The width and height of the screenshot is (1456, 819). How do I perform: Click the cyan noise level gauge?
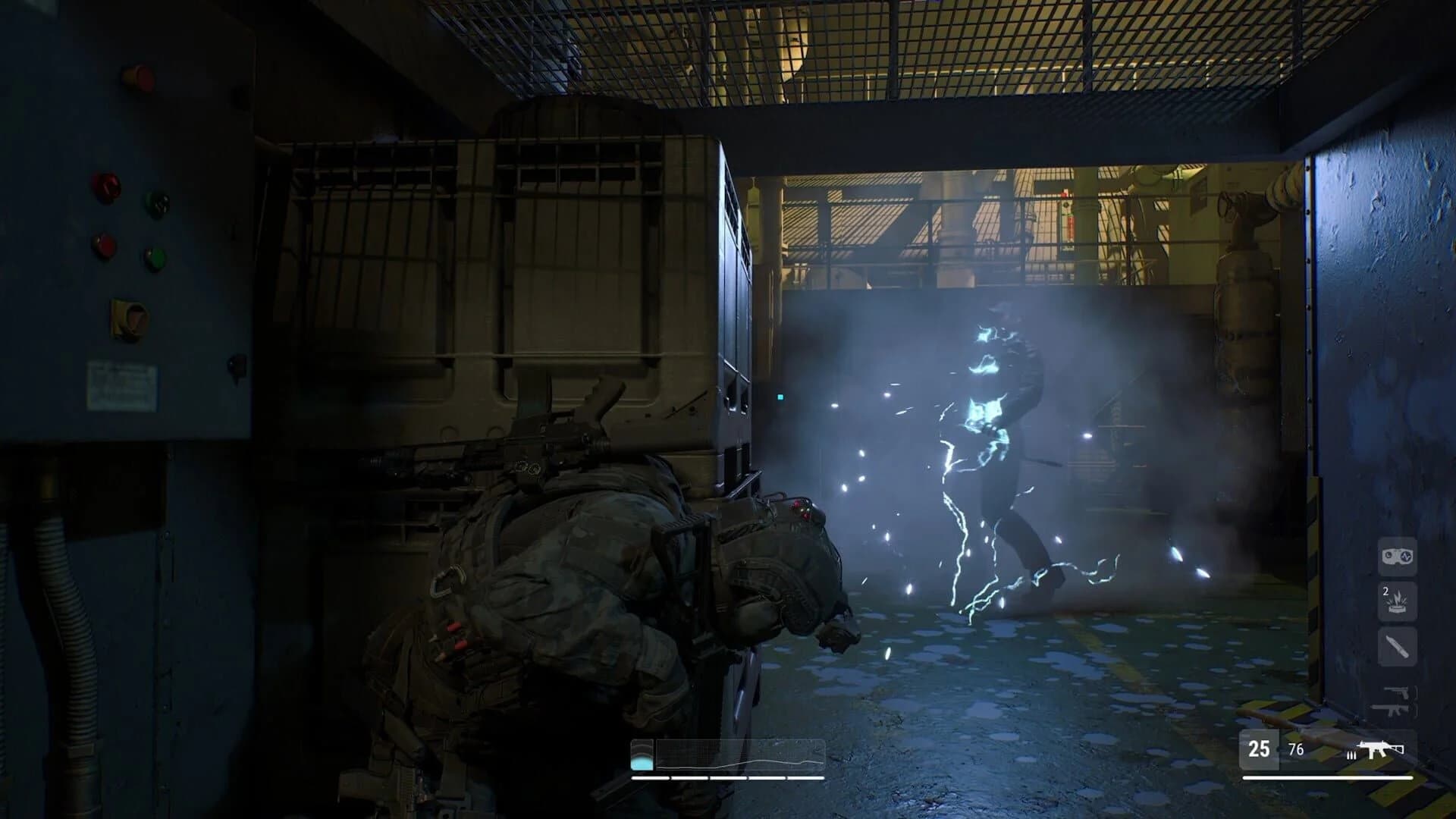[x=642, y=761]
